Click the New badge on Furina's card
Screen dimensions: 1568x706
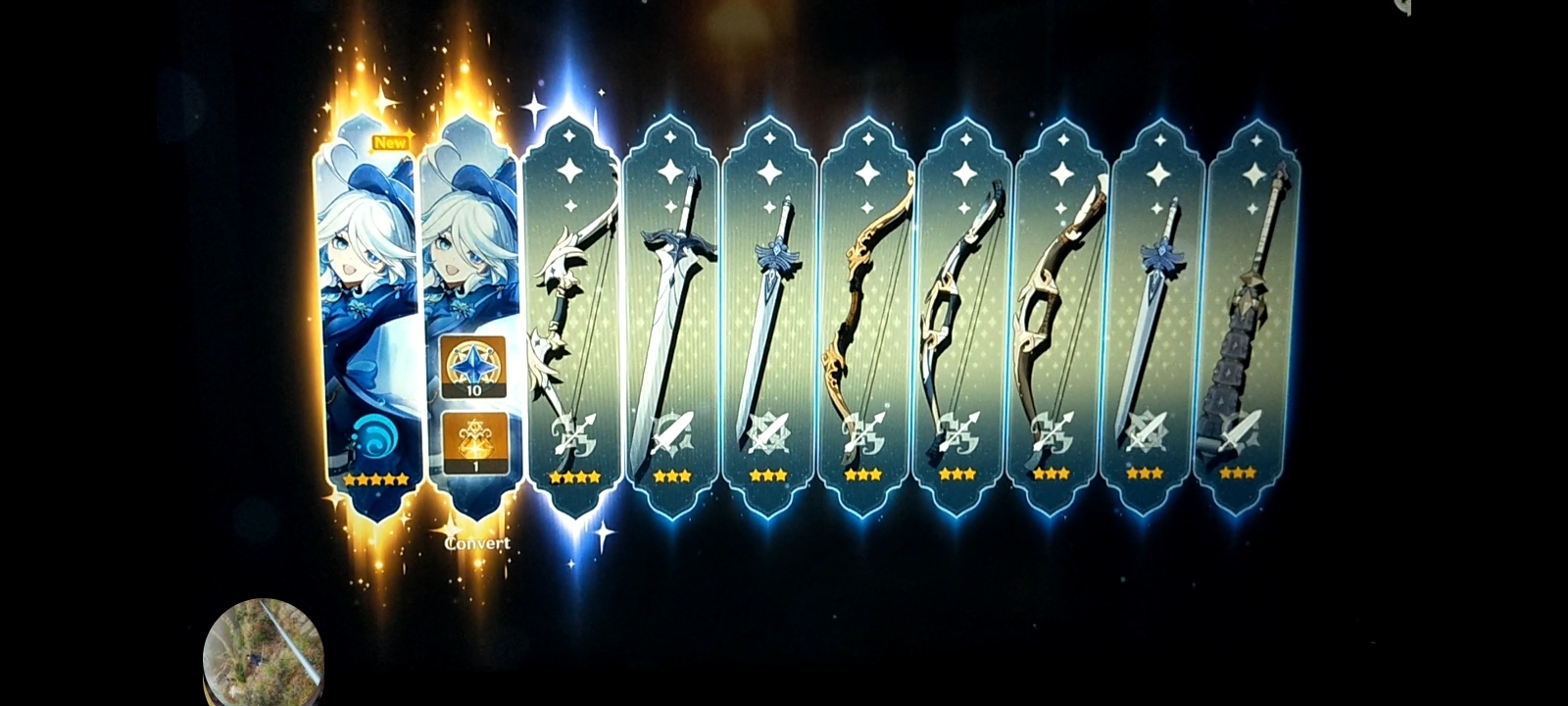pyautogui.click(x=392, y=142)
